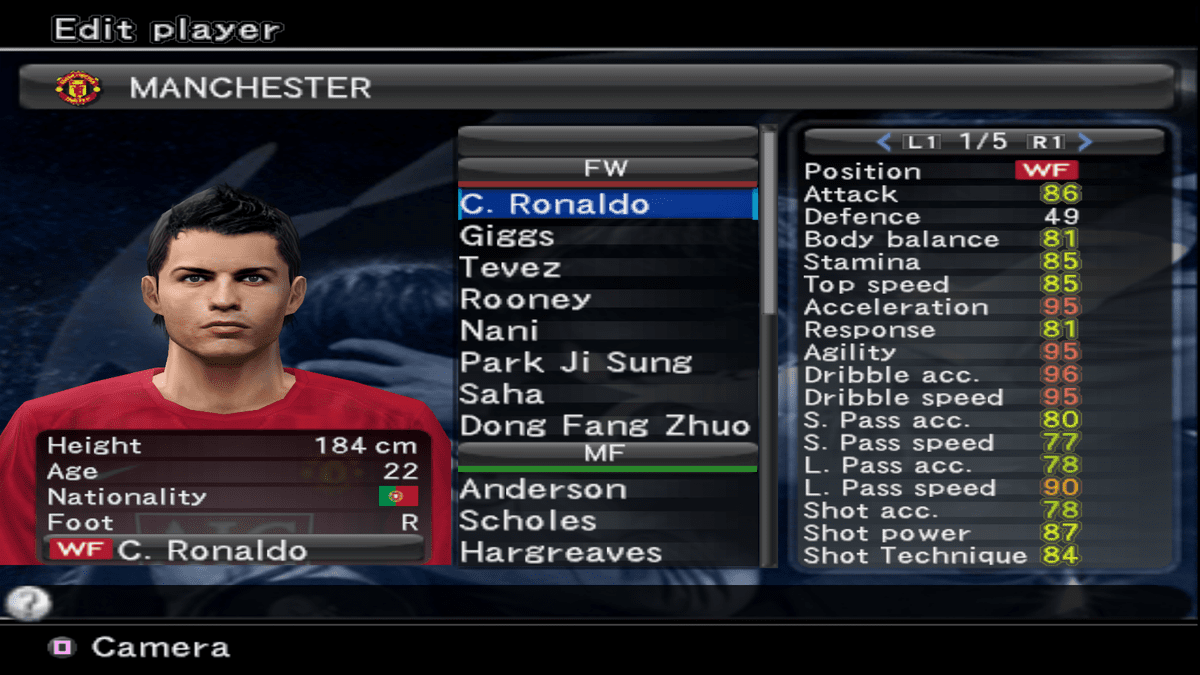This screenshot has width=1200, height=675.
Task: Select Tevez in the roster
Action: [510, 268]
